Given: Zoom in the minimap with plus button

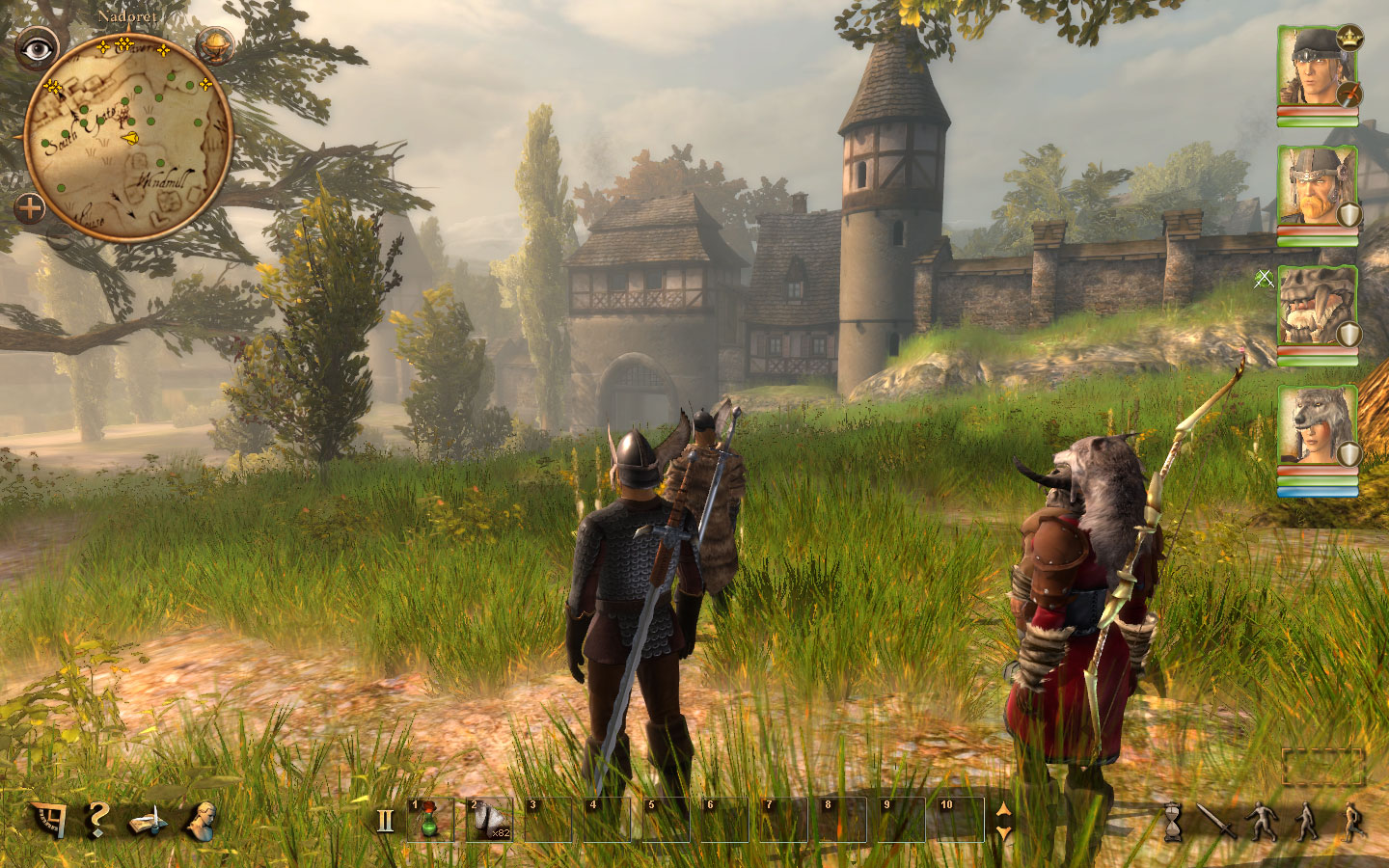Looking at the screenshot, I should tap(30, 207).
